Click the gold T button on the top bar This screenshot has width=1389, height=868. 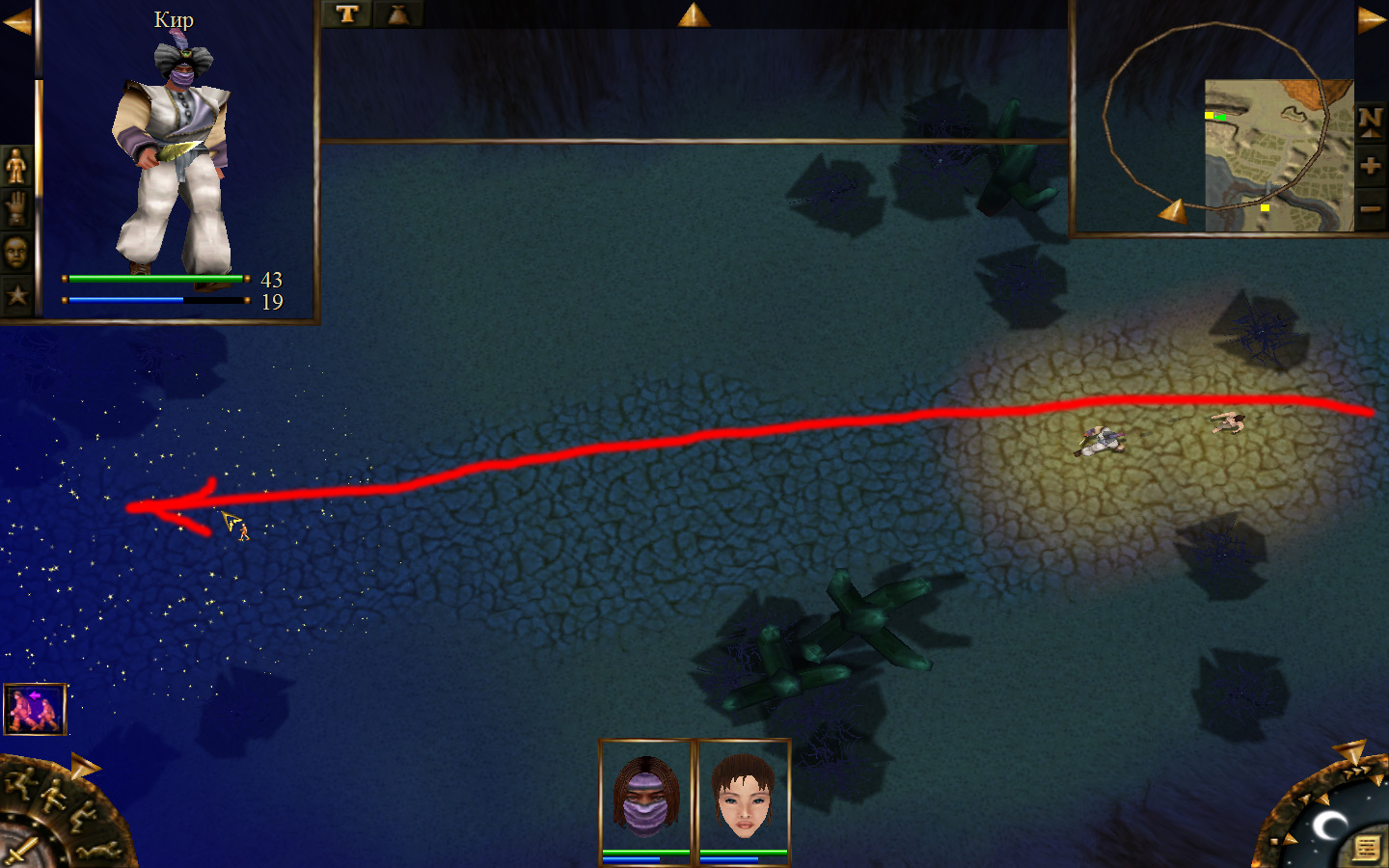tap(347, 14)
